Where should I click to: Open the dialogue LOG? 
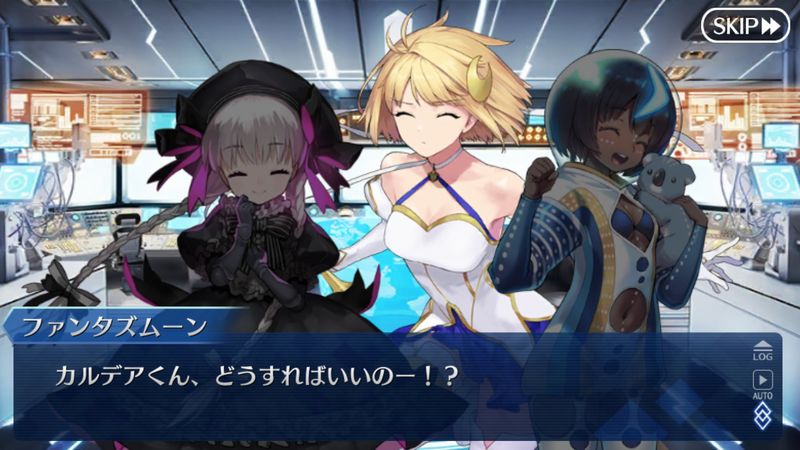pyautogui.click(x=762, y=349)
